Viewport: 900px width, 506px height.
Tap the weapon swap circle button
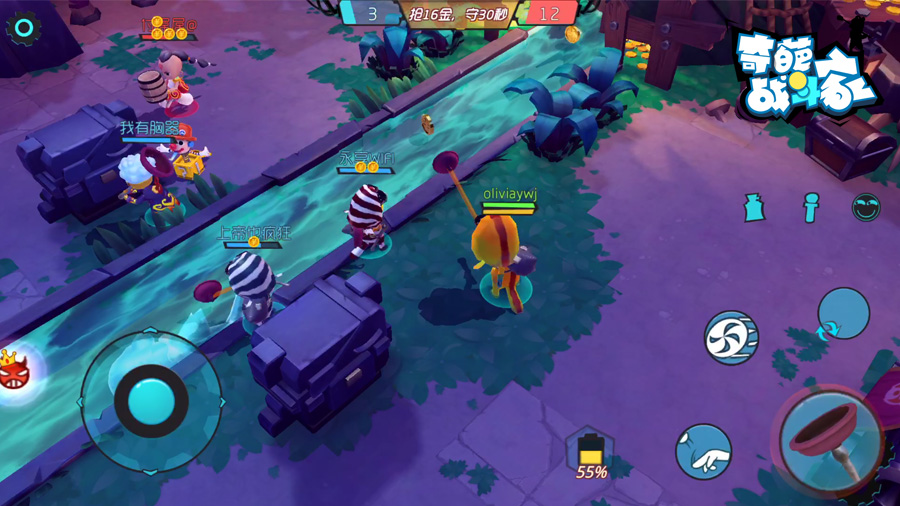point(843,314)
